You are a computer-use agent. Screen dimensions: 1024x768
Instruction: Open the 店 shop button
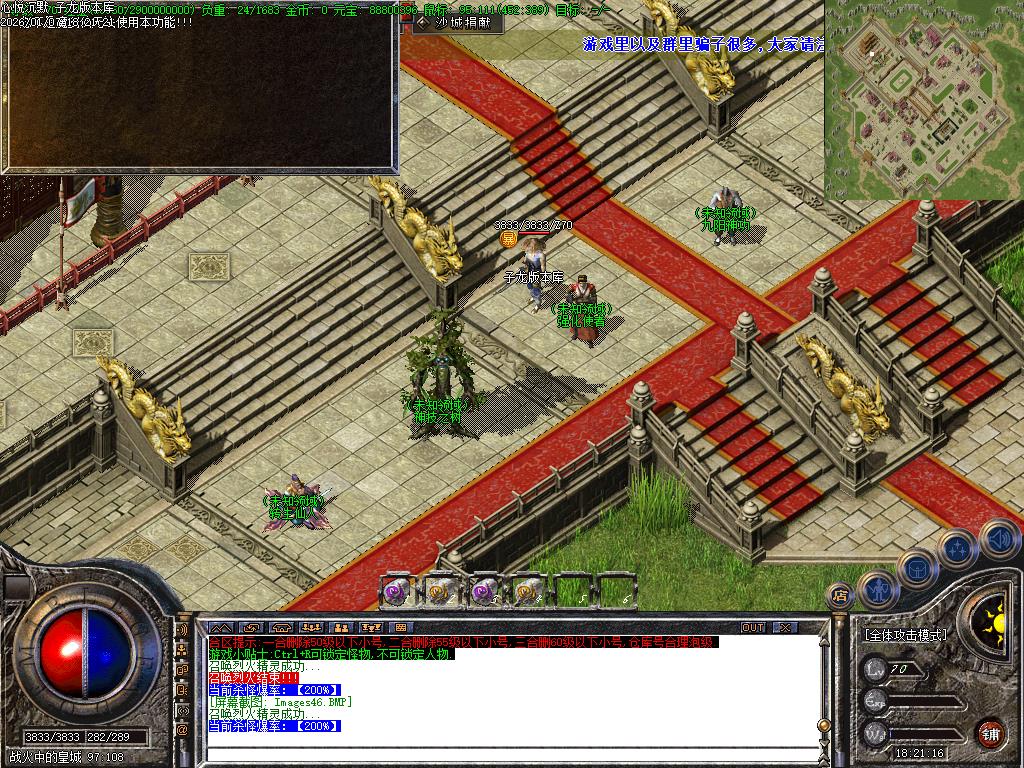click(839, 596)
